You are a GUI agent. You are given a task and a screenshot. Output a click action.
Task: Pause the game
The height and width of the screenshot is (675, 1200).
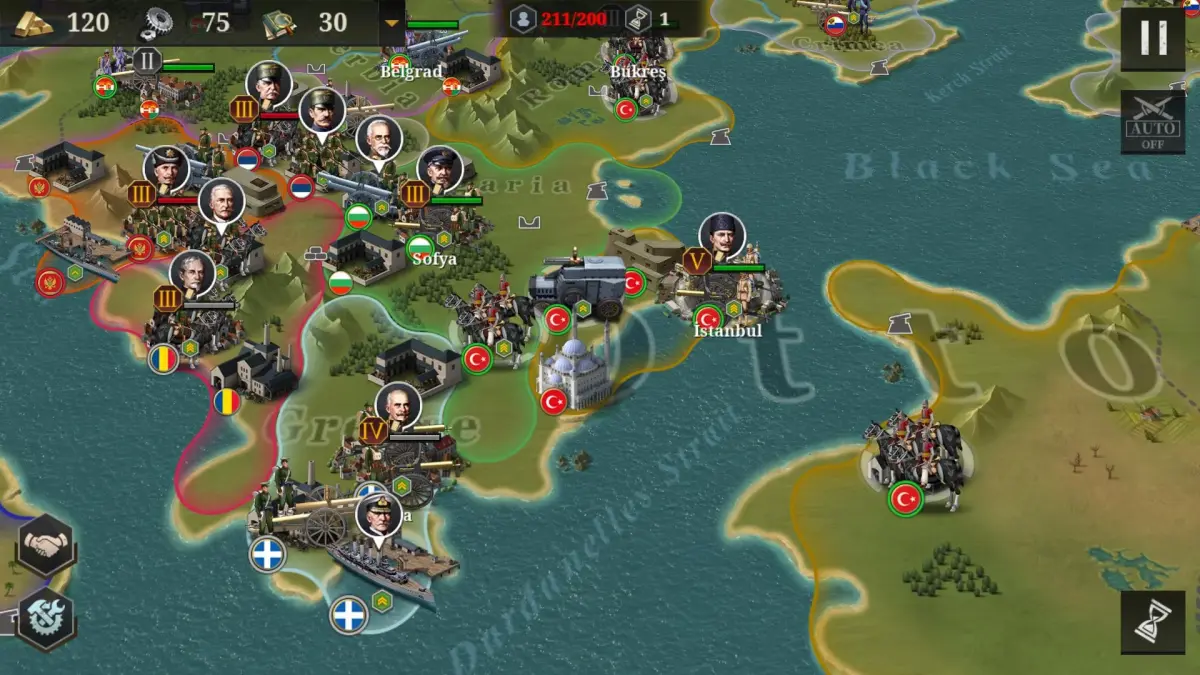pyautogui.click(x=1153, y=39)
